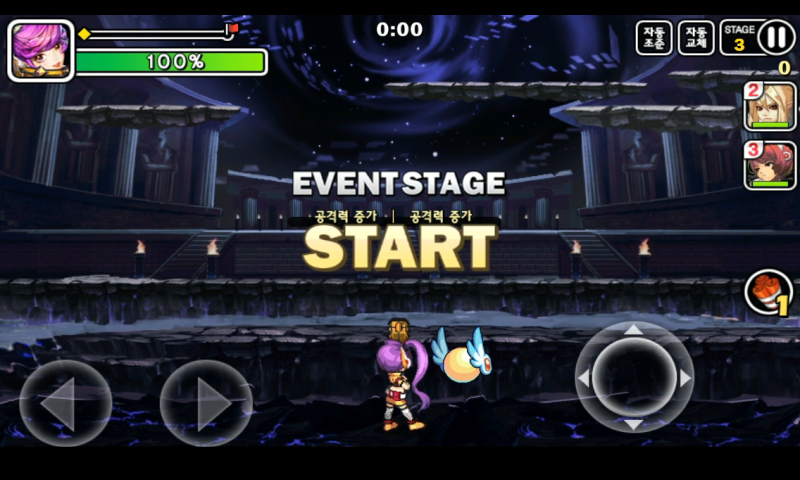The height and width of the screenshot is (480, 800).
Task: Select the purple-haired active character portrait
Action: [x=41, y=50]
